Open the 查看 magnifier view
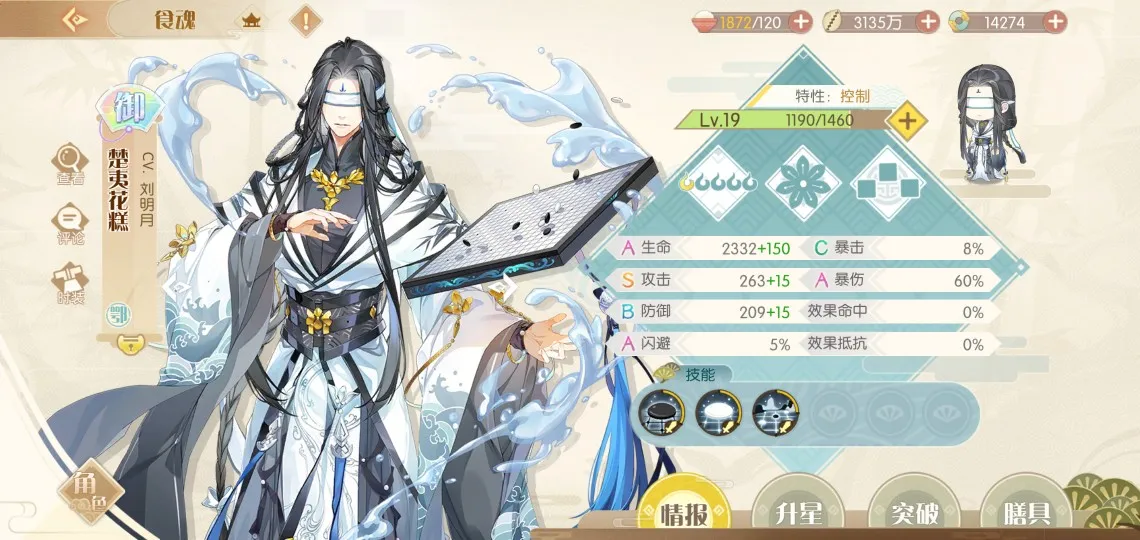Image resolution: width=1140 pixels, height=540 pixels. (70, 164)
